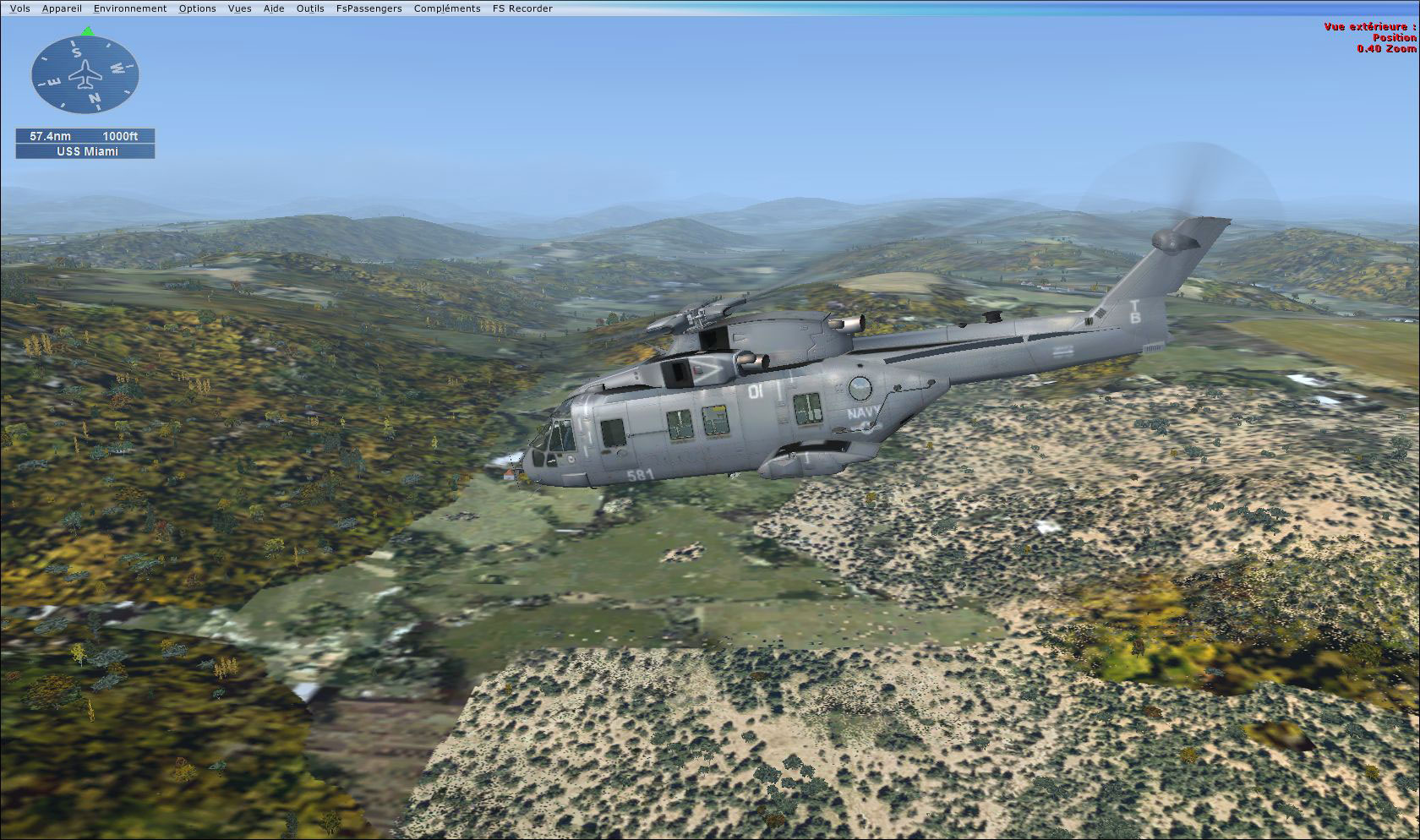This screenshot has height=840, width=1420.
Task: Open the Options menu
Action: point(197,8)
